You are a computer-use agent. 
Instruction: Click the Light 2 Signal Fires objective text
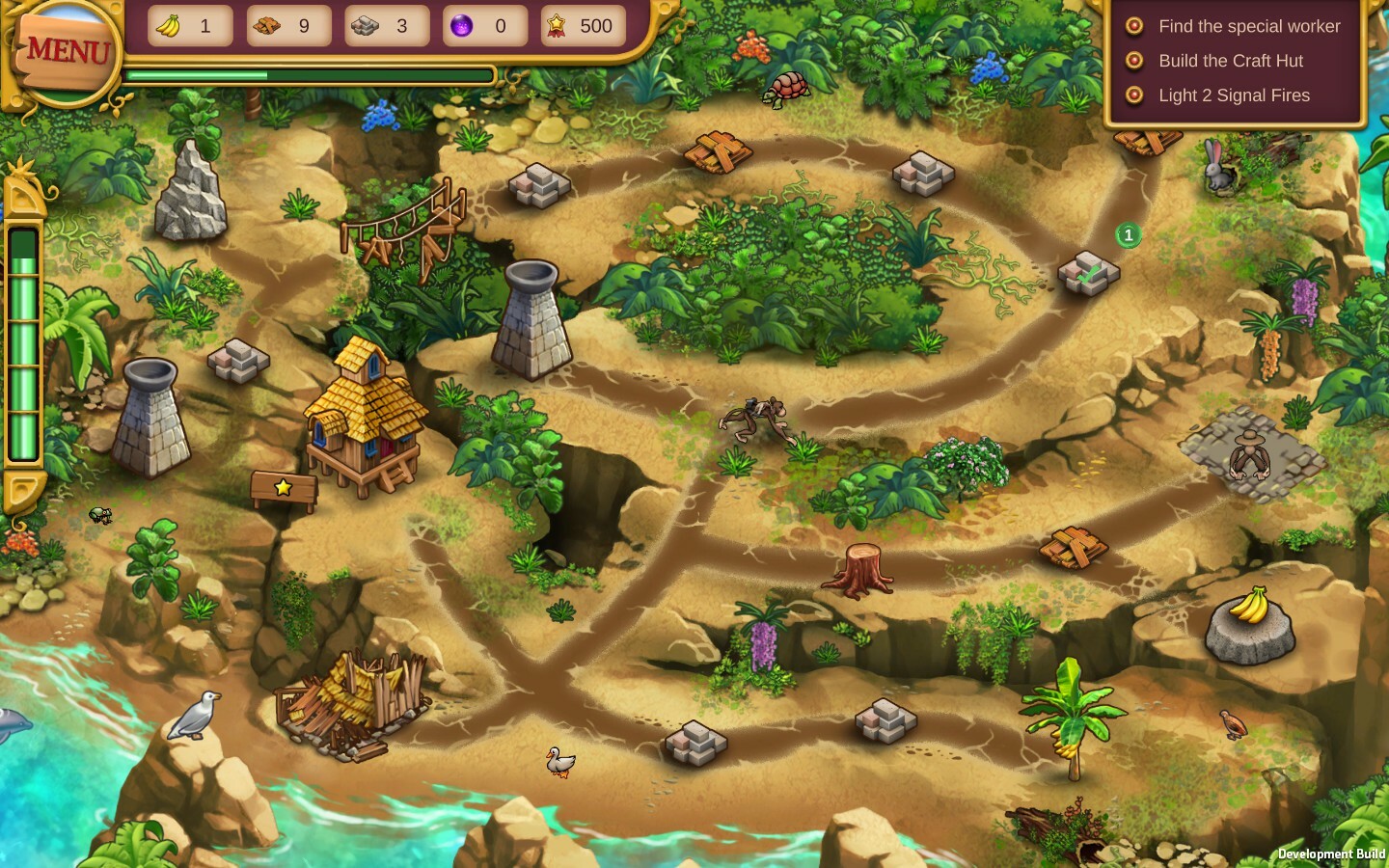click(1235, 95)
